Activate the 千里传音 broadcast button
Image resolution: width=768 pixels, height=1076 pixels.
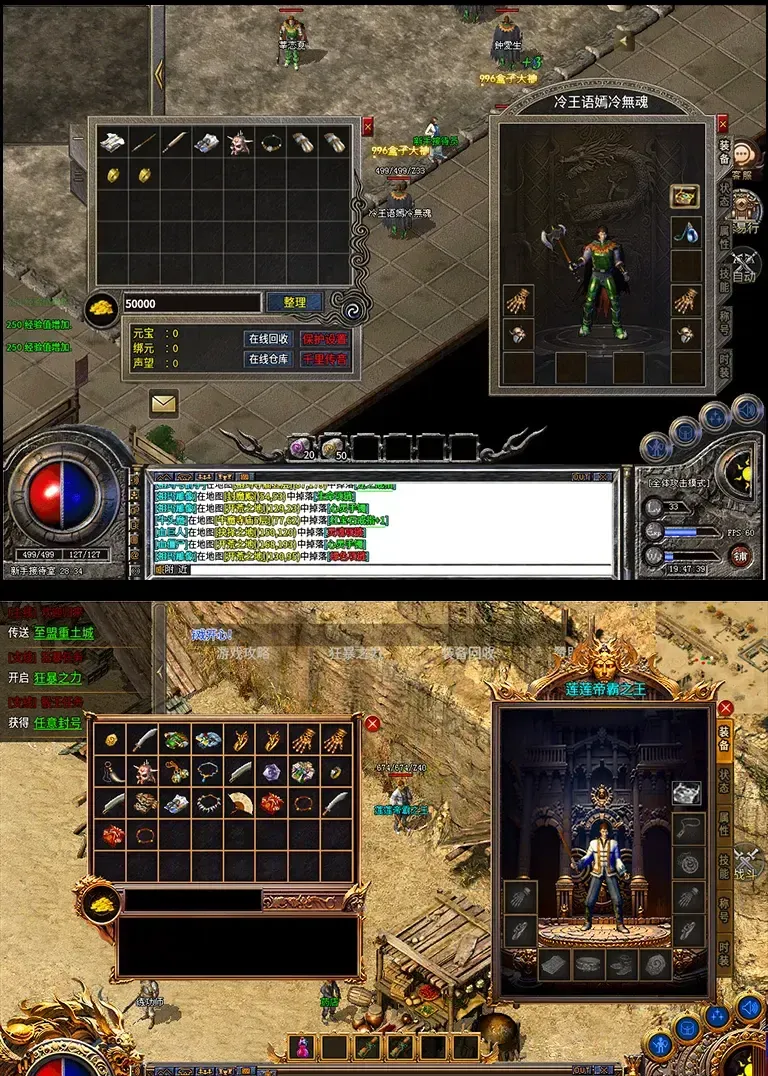tap(326, 359)
